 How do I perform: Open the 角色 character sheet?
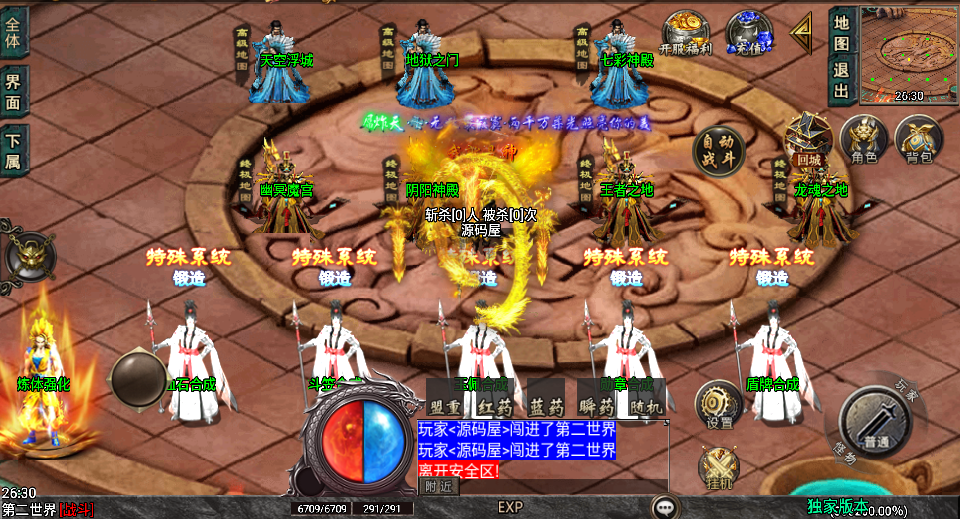[863, 138]
